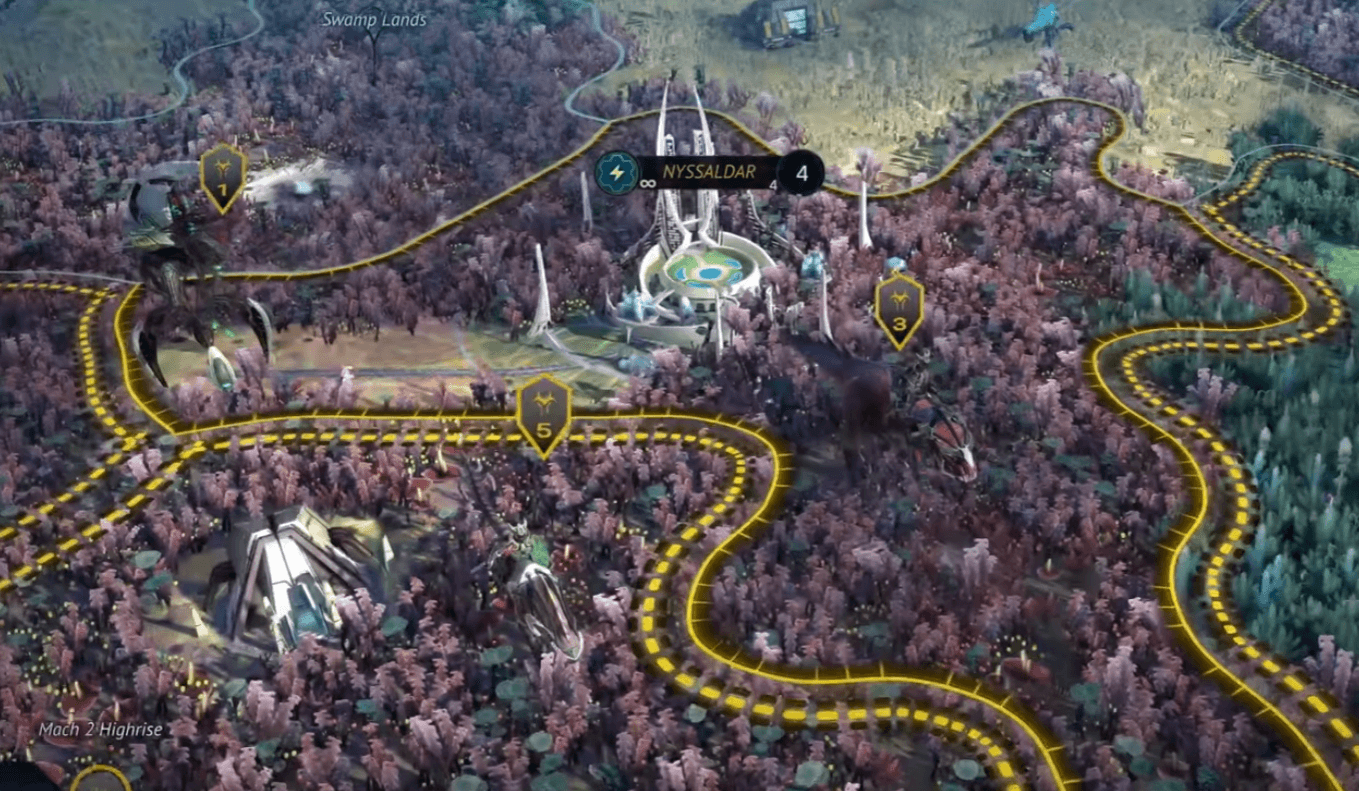Select the army marker numbered 5

coord(541,410)
